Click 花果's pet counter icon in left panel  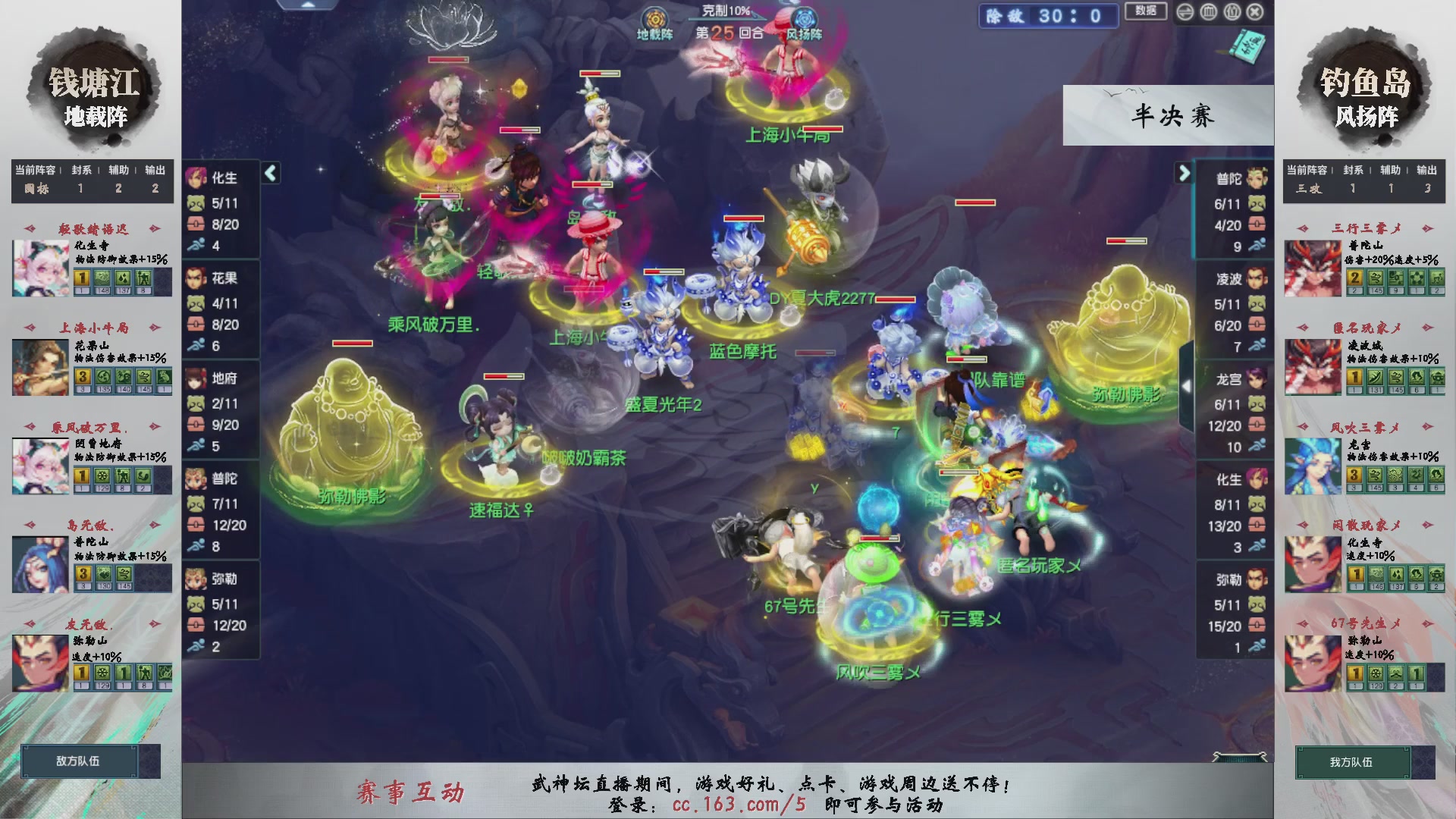click(196, 303)
